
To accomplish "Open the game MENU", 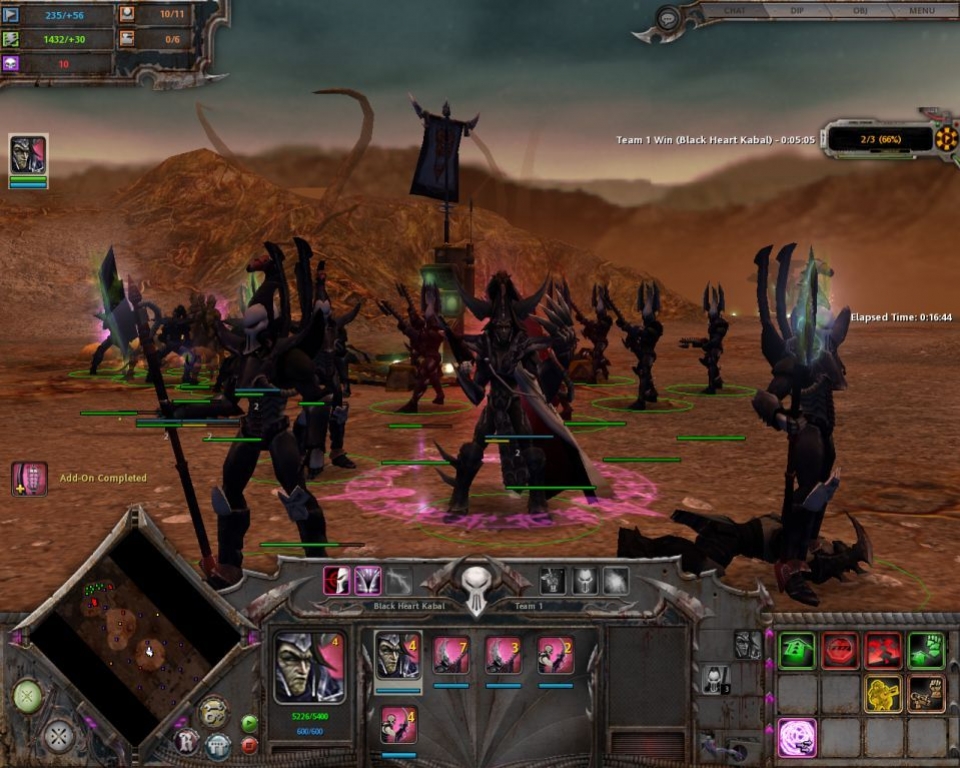I will (921, 11).
